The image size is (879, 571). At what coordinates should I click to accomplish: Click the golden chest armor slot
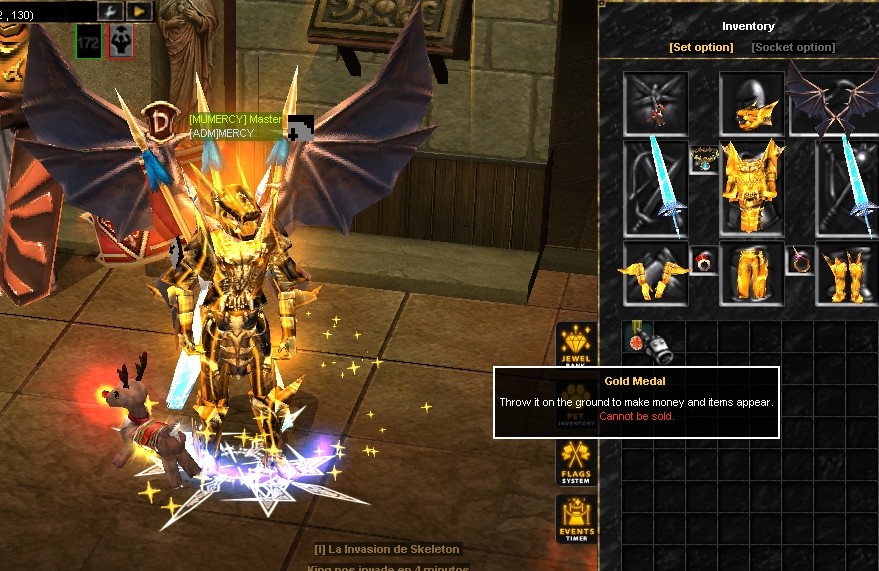click(751, 187)
